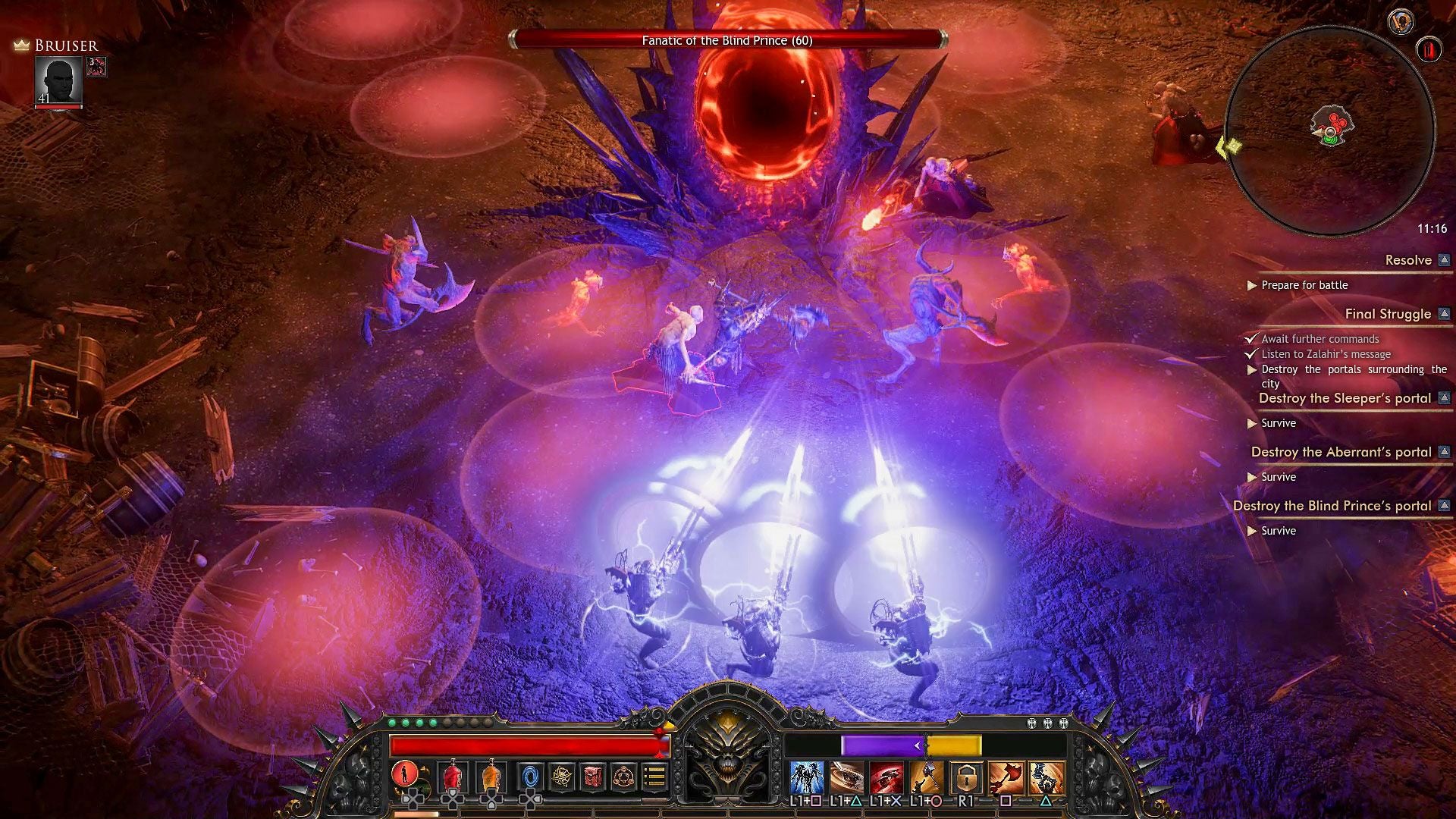1456x819 pixels.
Task: Activate the L1+△ blade sweep skill
Action: pyautogui.click(x=846, y=778)
